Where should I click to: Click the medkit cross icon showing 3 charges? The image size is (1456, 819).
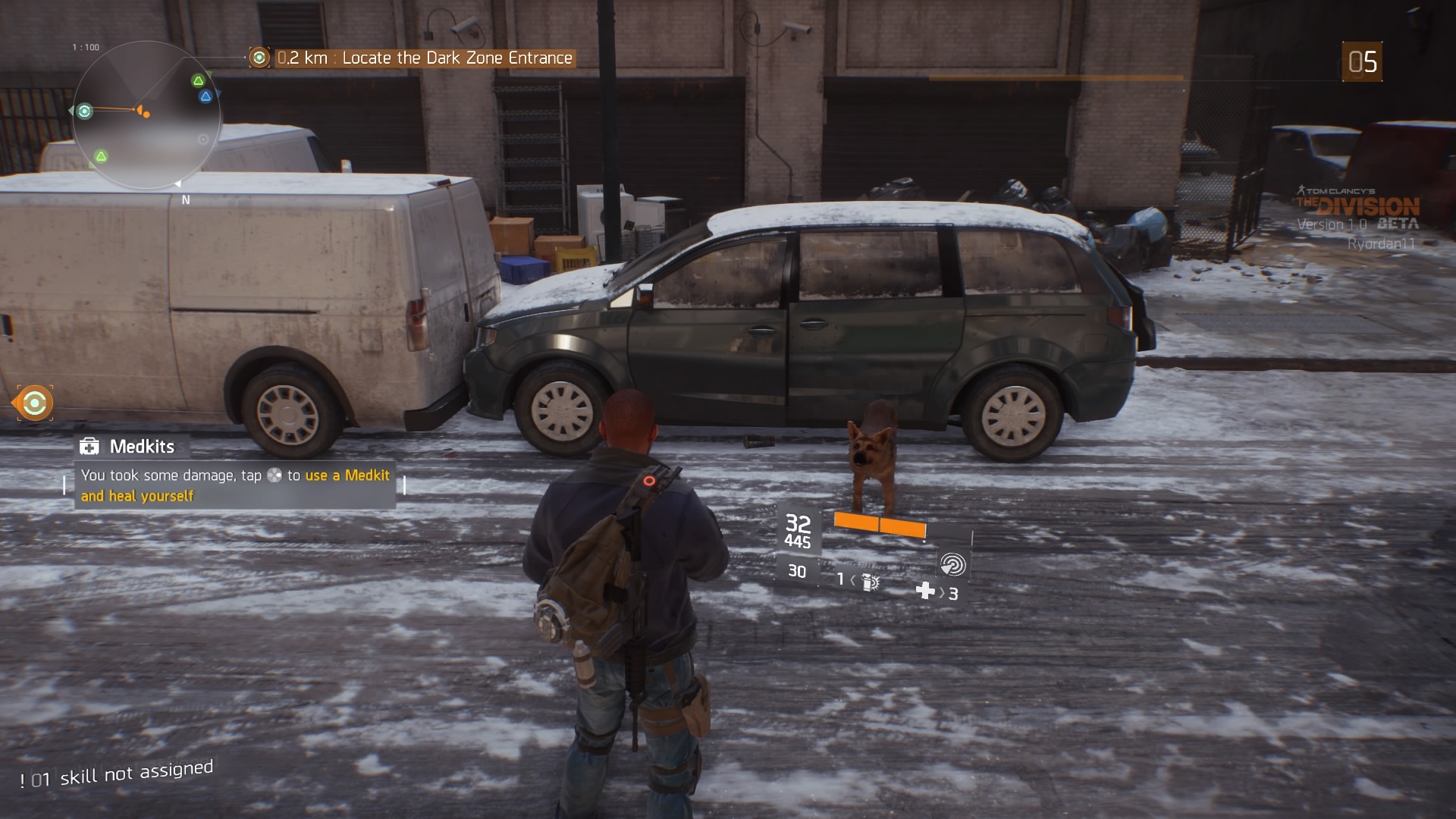(x=924, y=592)
